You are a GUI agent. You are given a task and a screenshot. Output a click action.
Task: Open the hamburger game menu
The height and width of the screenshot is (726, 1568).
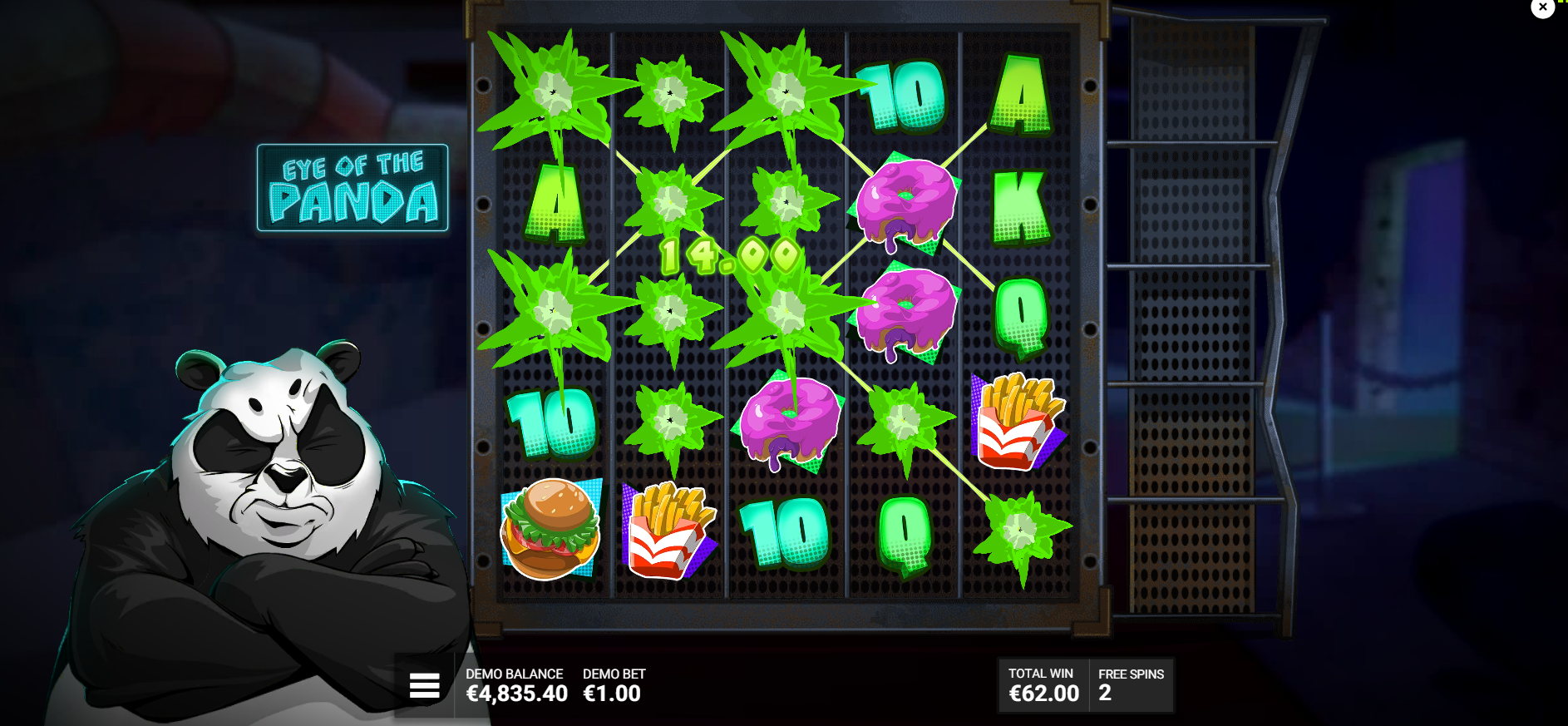[424, 685]
